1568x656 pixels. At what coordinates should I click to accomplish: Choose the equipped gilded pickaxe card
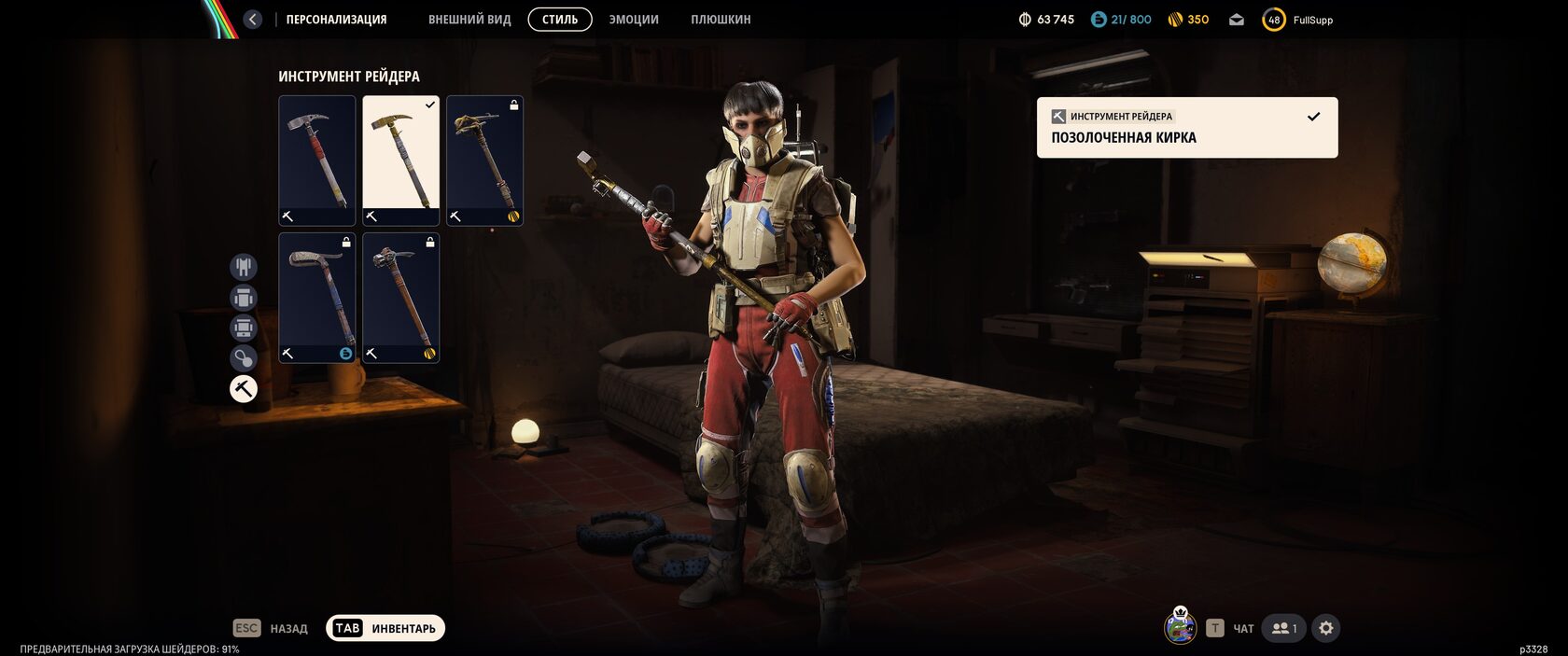coord(400,161)
